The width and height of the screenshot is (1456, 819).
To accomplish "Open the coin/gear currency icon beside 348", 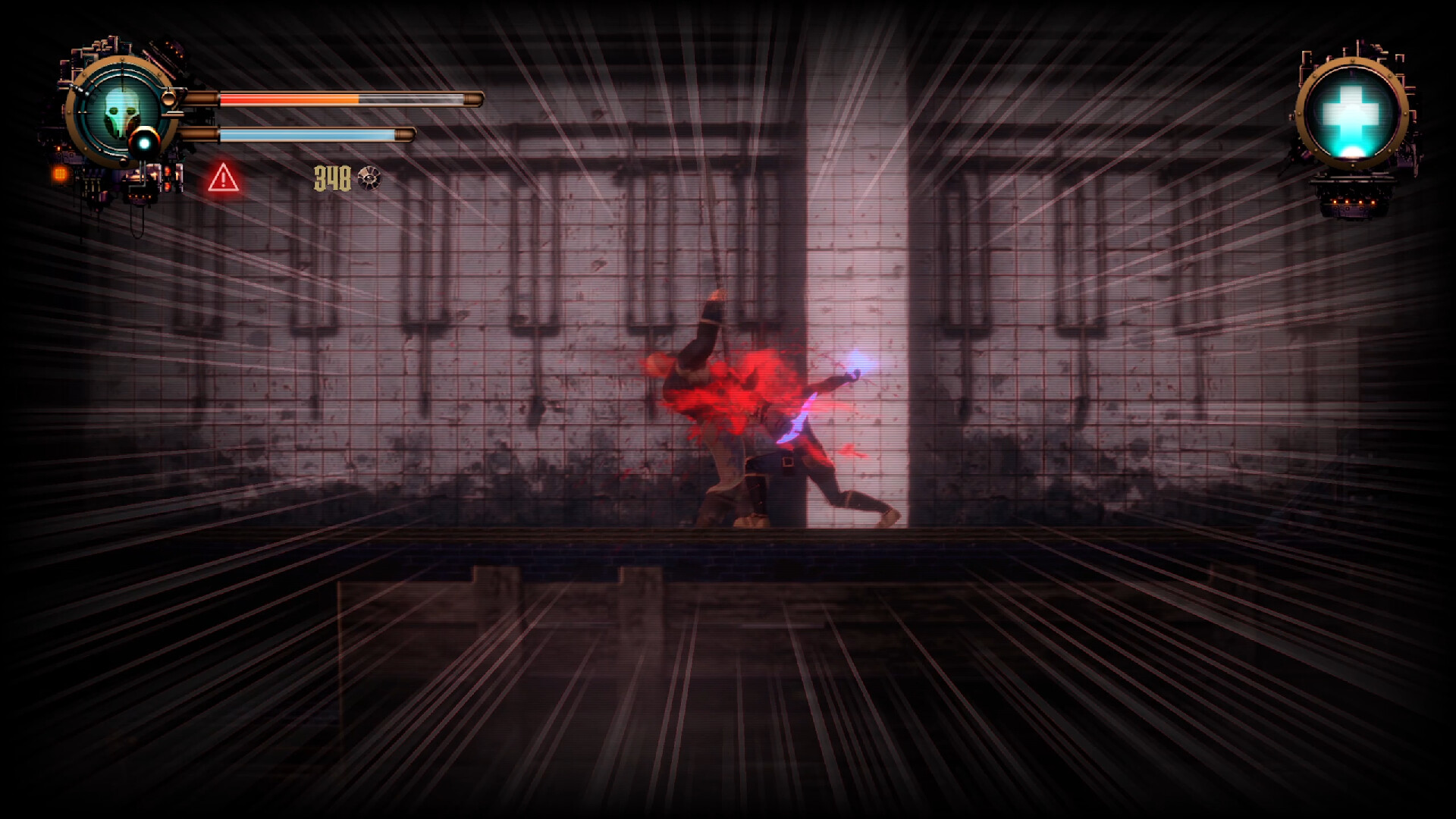I will pyautogui.click(x=369, y=179).
